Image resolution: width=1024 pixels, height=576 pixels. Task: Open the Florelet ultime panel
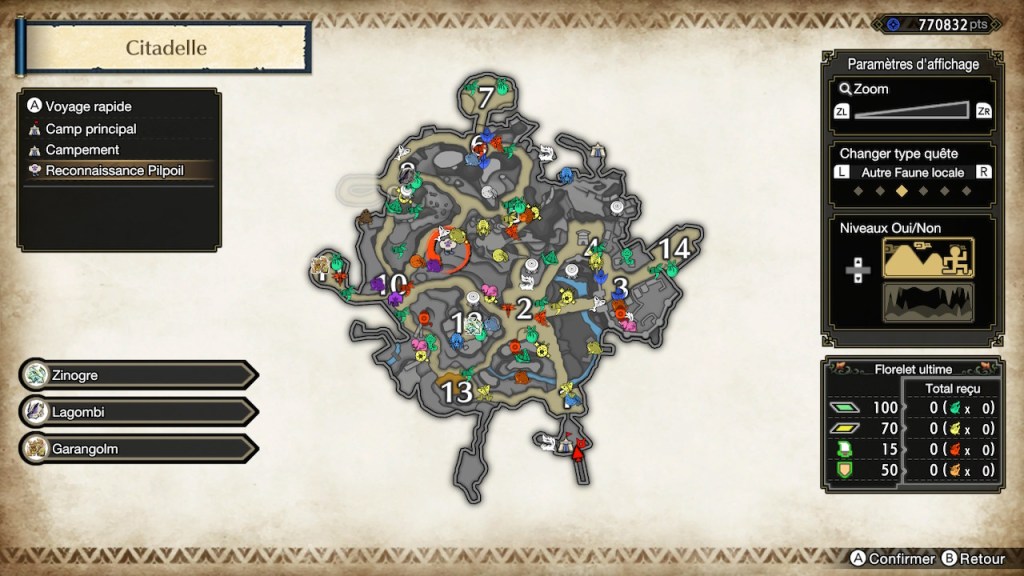[x=910, y=368]
